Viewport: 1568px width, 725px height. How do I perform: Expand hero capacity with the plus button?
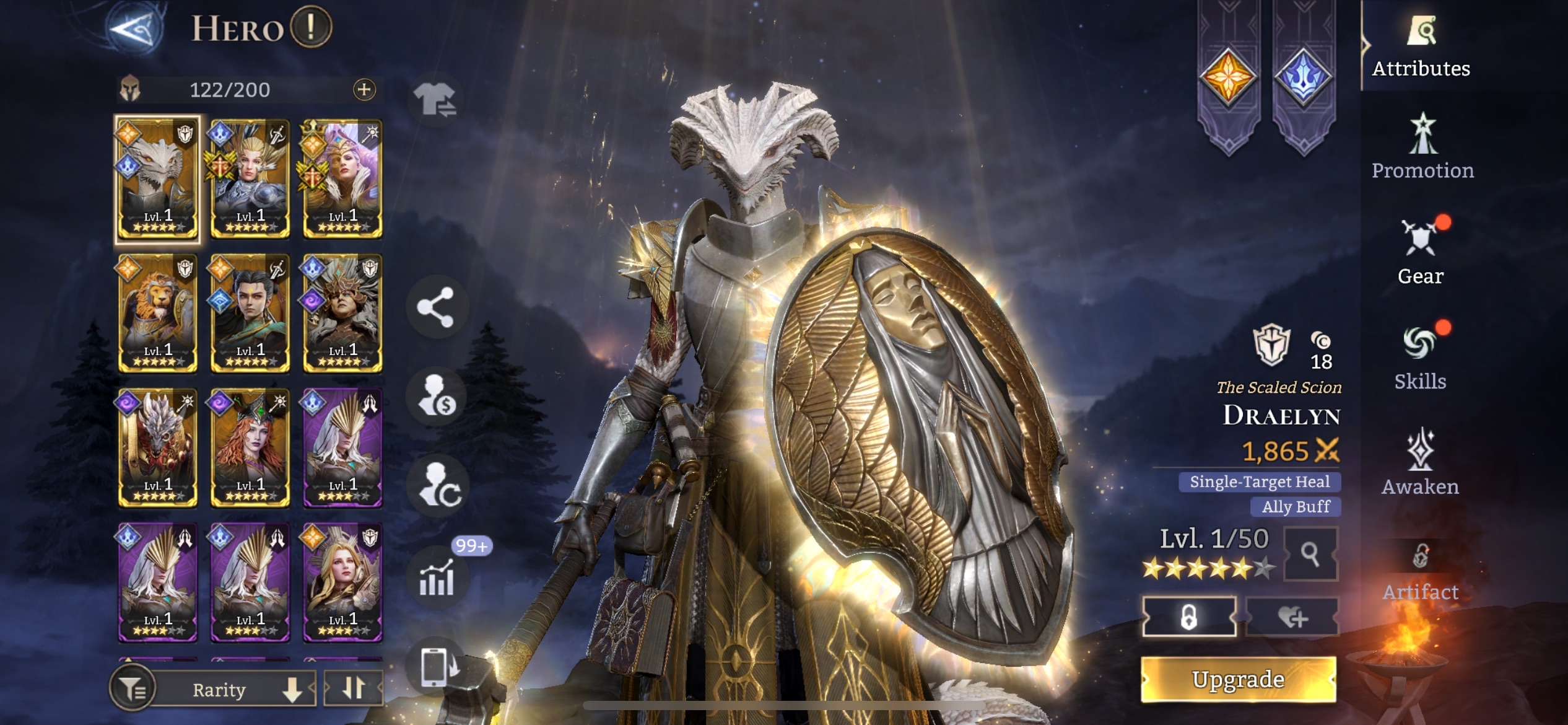click(x=364, y=90)
